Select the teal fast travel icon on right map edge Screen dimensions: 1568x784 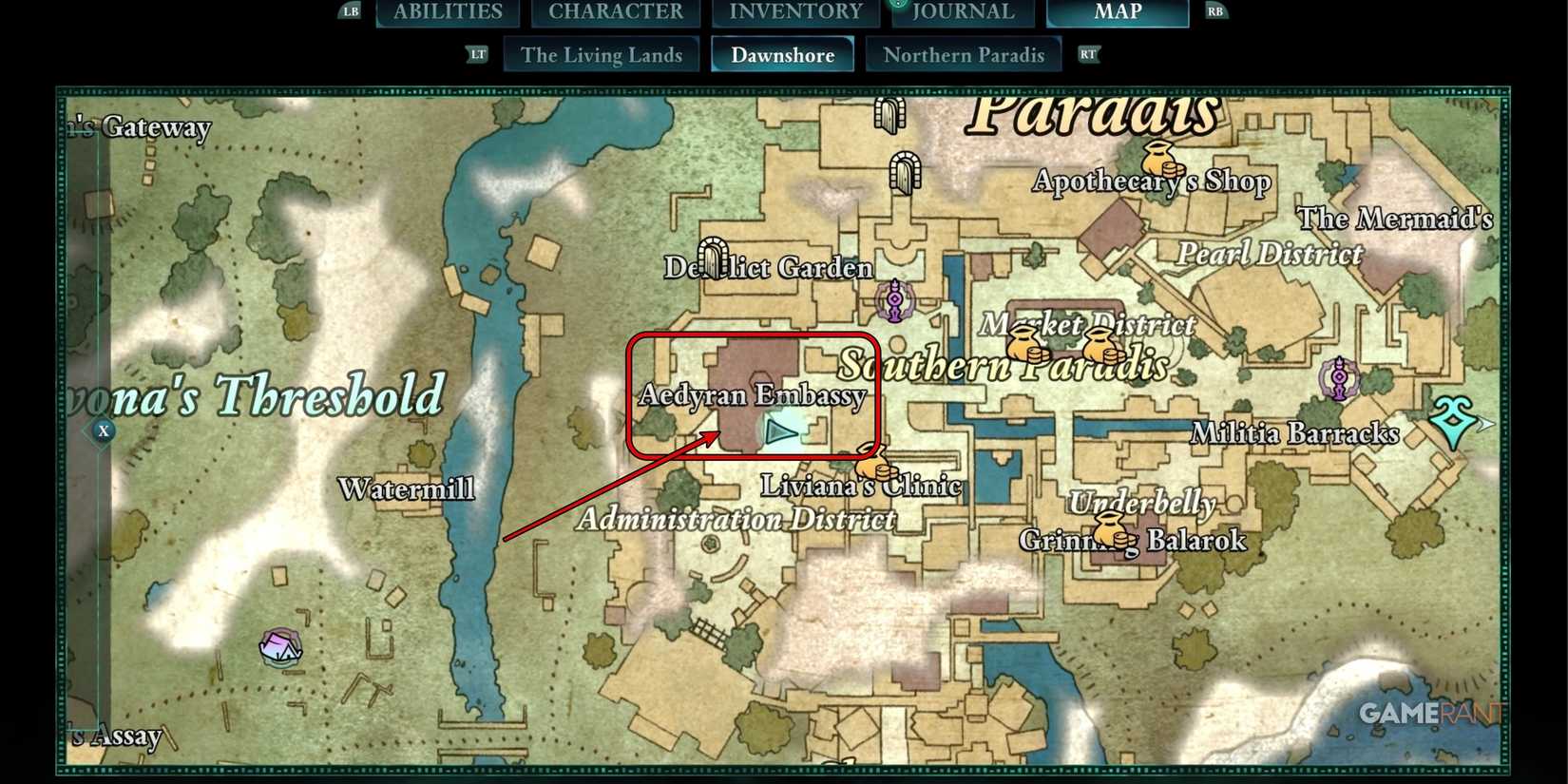pos(1451,418)
